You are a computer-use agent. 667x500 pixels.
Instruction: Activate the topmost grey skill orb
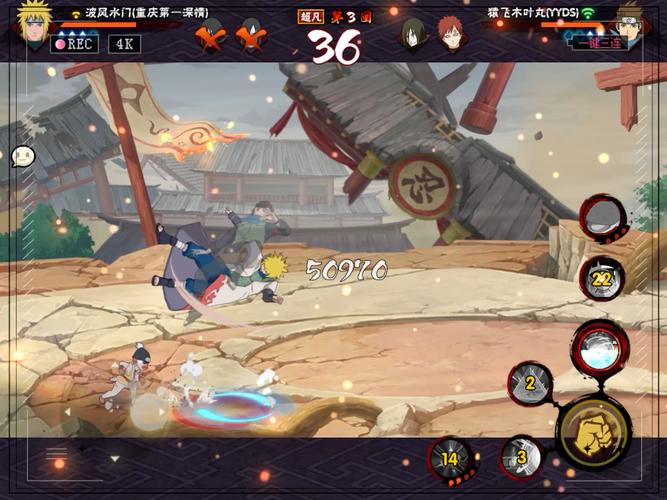(604, 218)
